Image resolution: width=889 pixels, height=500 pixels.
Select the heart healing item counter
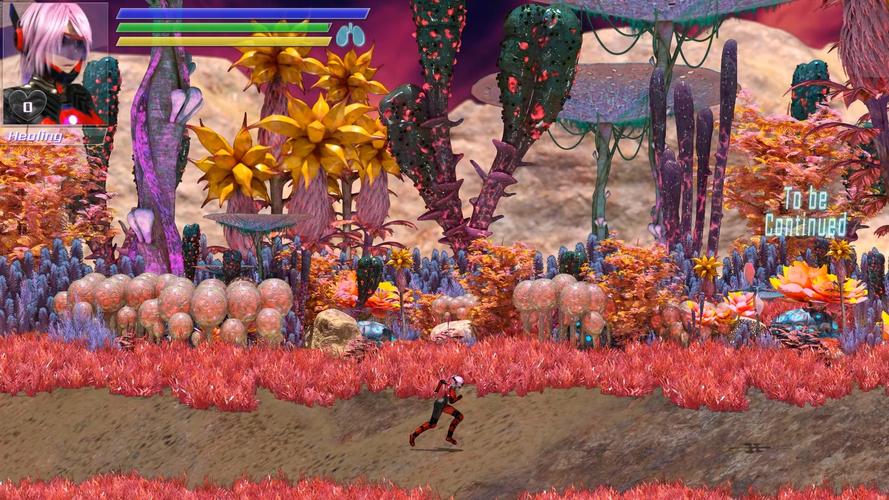(x=28, y=105)
